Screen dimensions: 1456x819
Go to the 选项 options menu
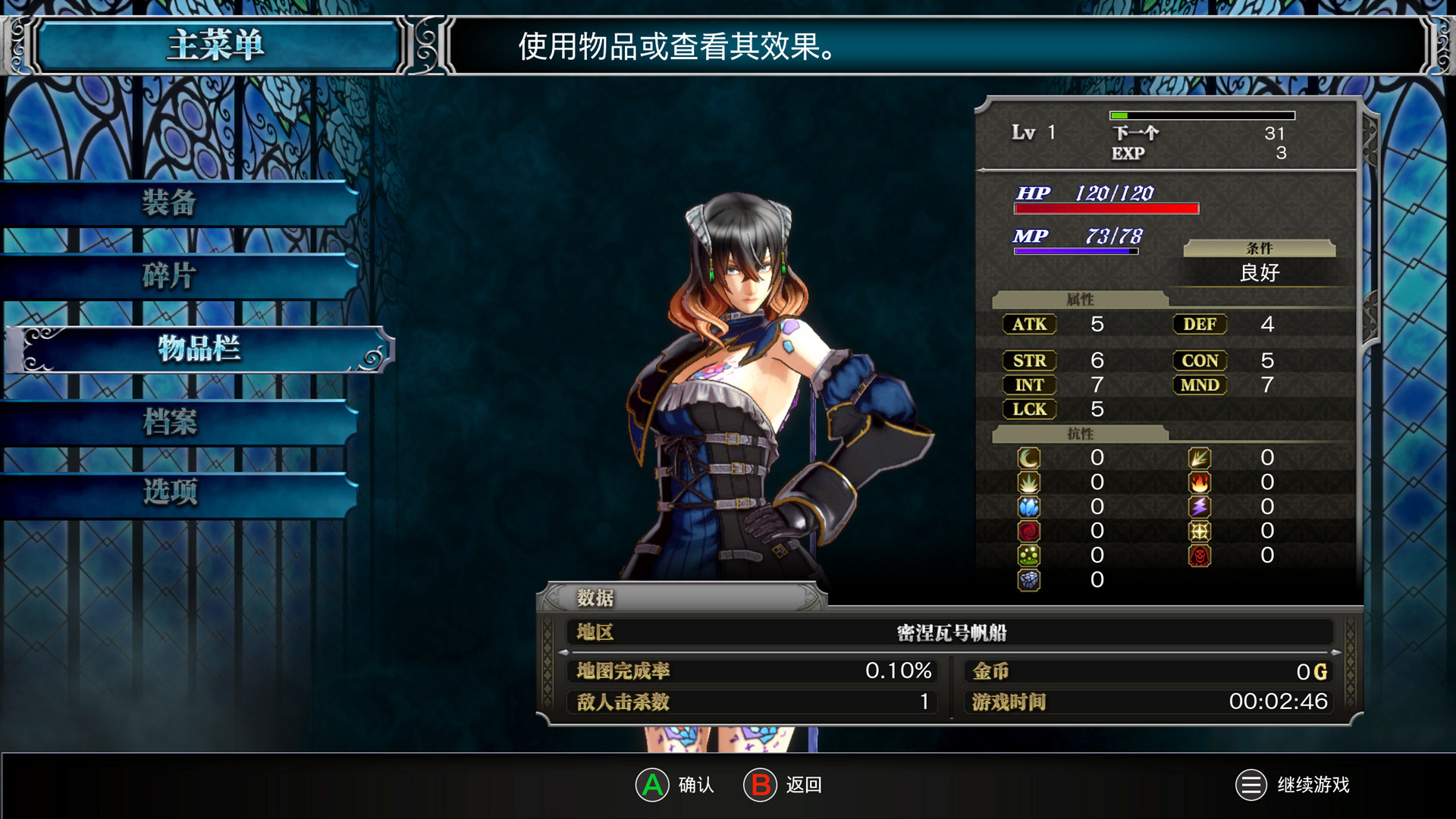click(x=170, y=492)
